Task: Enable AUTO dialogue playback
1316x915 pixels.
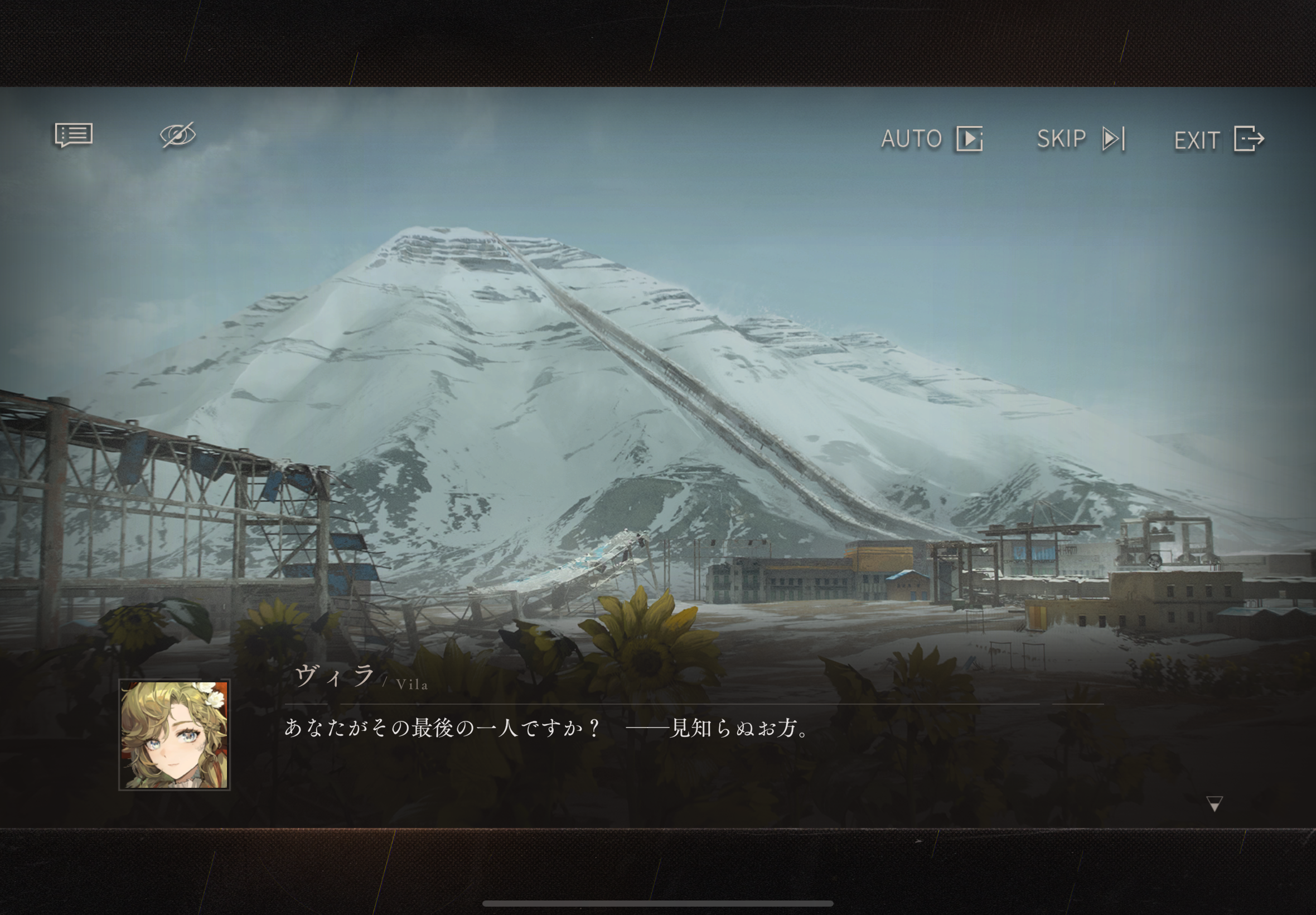Action: point(931,139)
